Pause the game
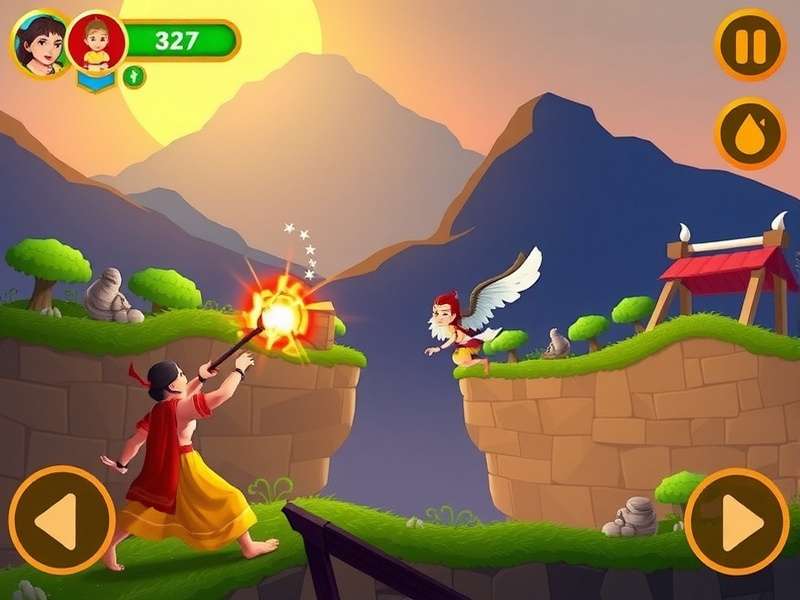 click(750, 44)
